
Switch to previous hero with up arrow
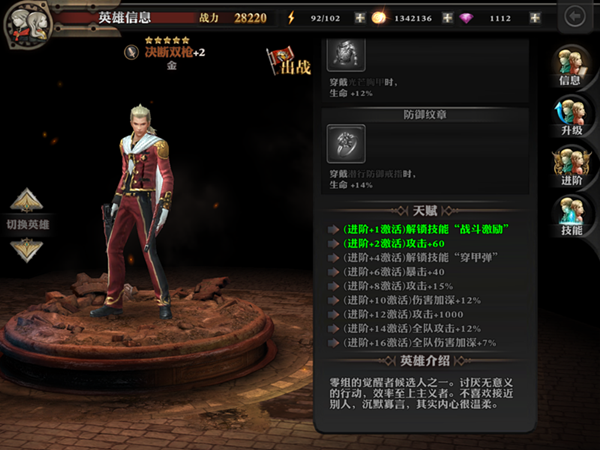pyautogui.click(x=27, y=200)
